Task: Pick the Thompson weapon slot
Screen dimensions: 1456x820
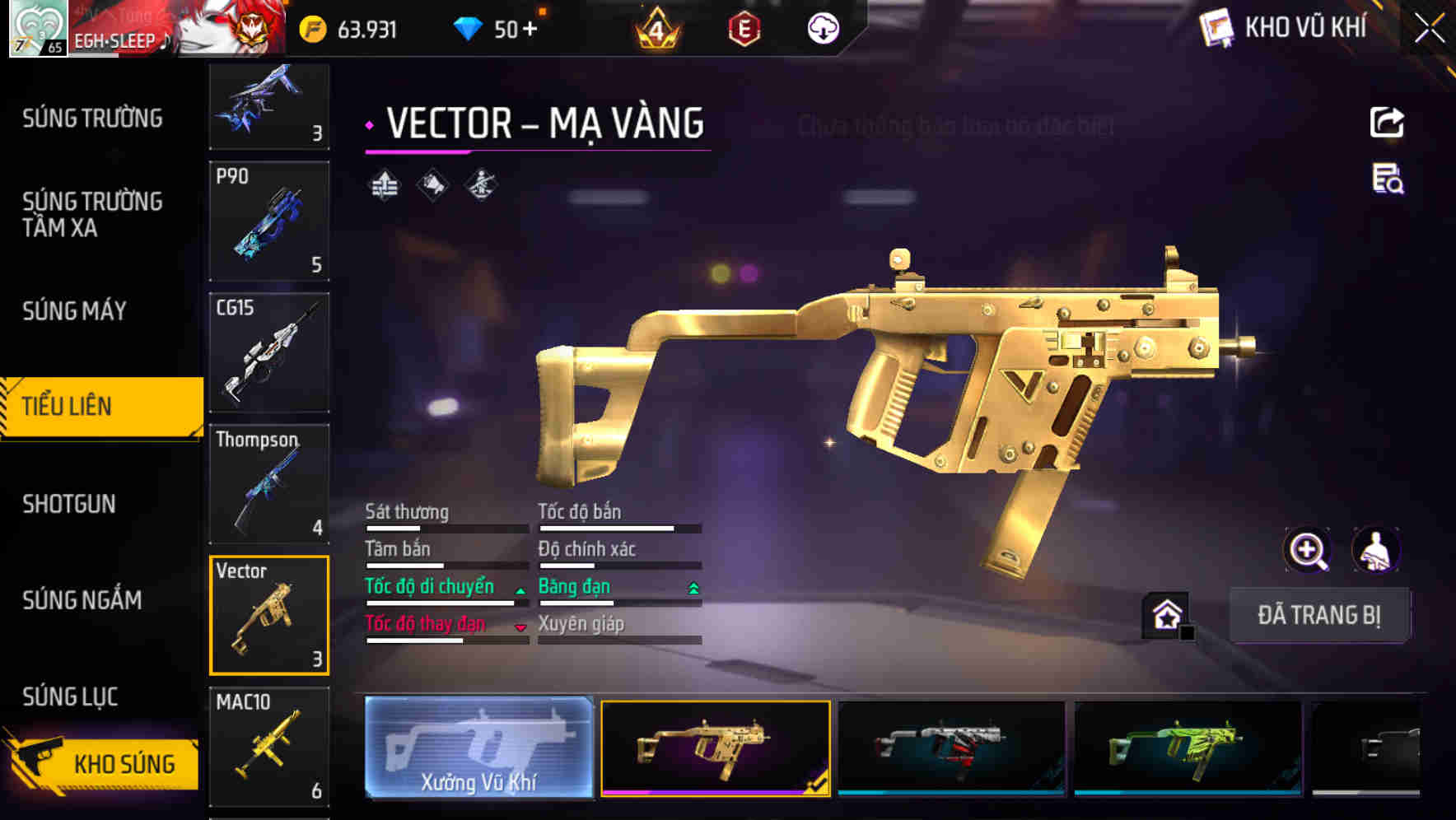Action: [x=269, y=484]
